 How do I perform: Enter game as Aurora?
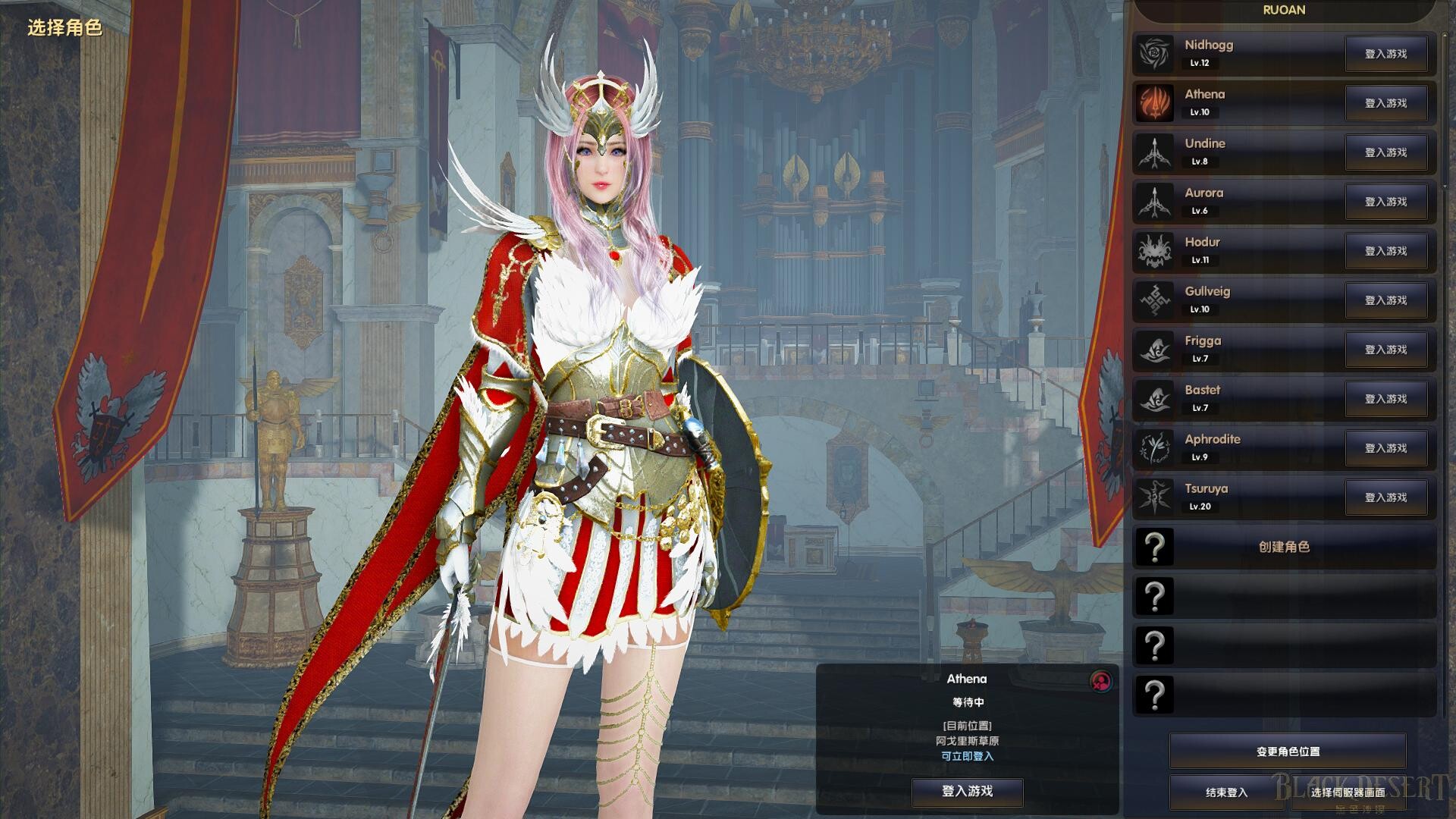[1385, 202]
